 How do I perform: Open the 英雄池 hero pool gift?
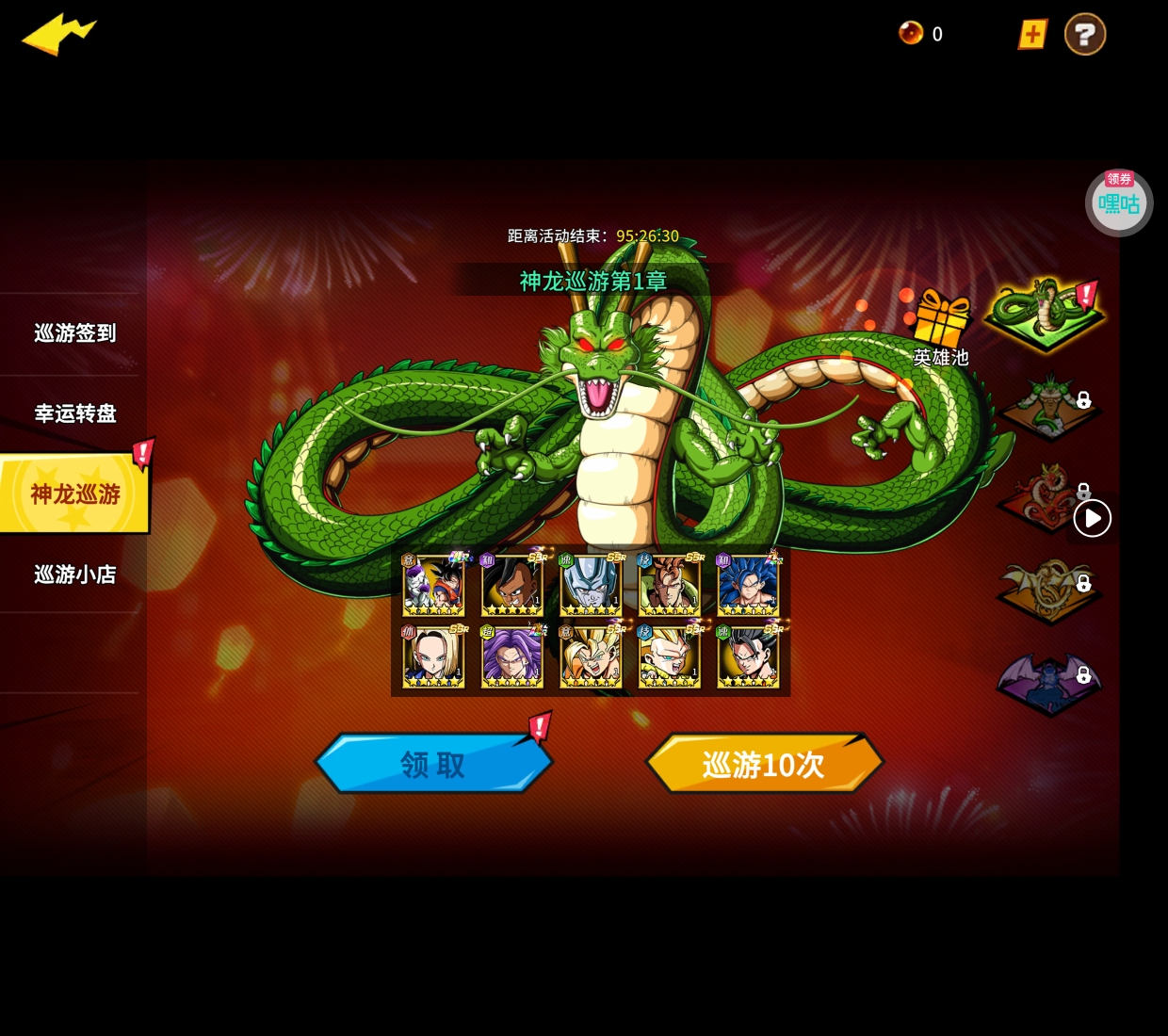pyautogui.click(x=941, y=325)
